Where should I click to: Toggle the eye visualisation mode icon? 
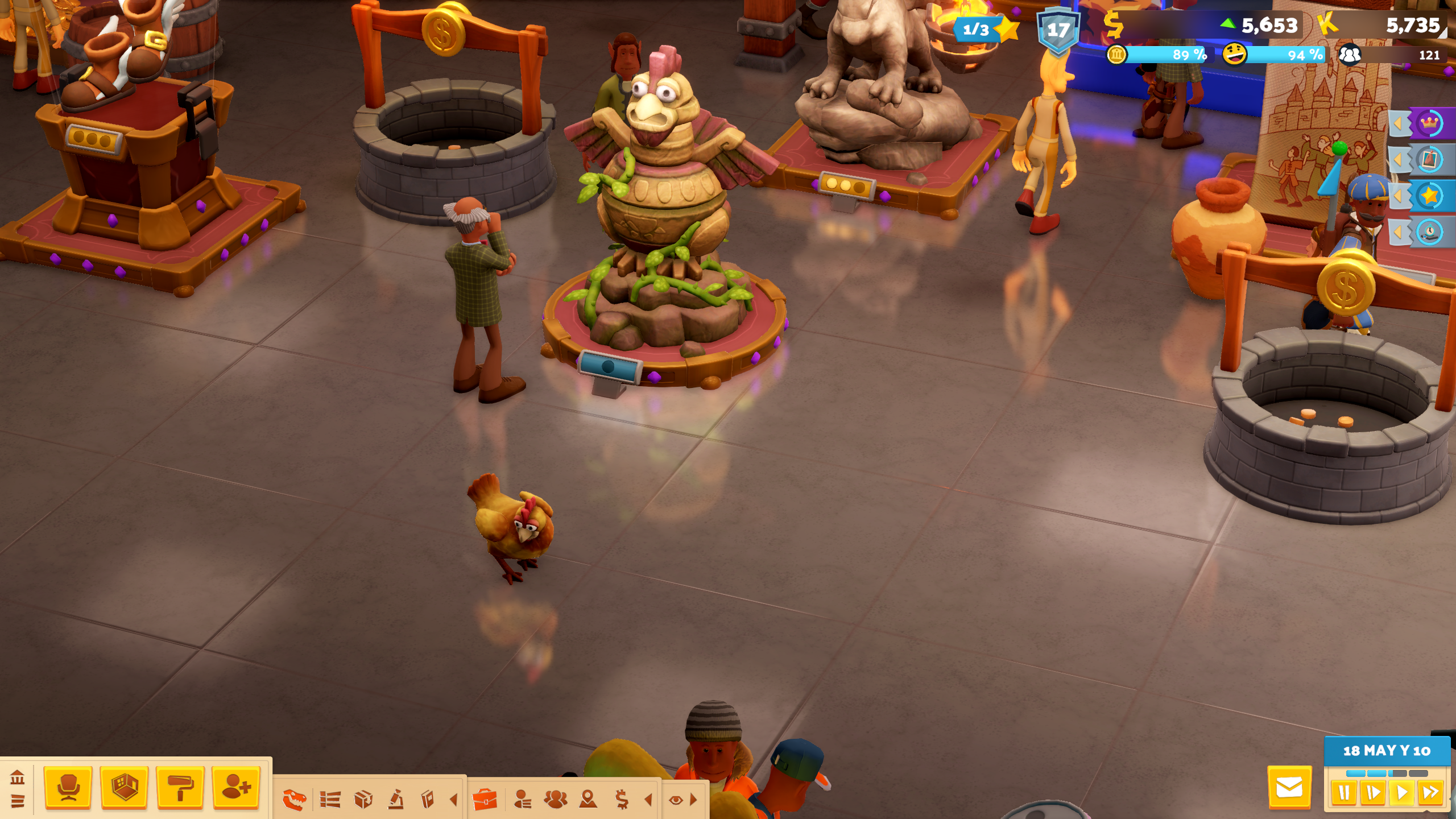click(676, 800)
